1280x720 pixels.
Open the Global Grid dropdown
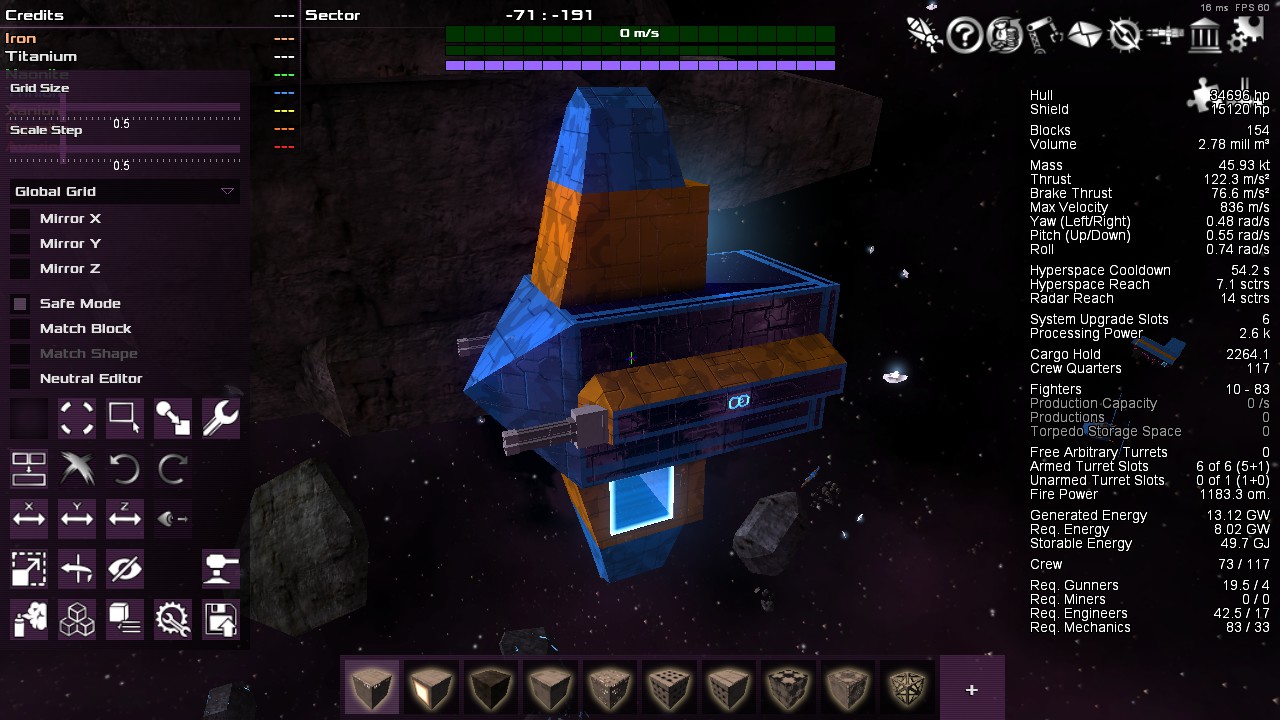(x=124, y=192)
